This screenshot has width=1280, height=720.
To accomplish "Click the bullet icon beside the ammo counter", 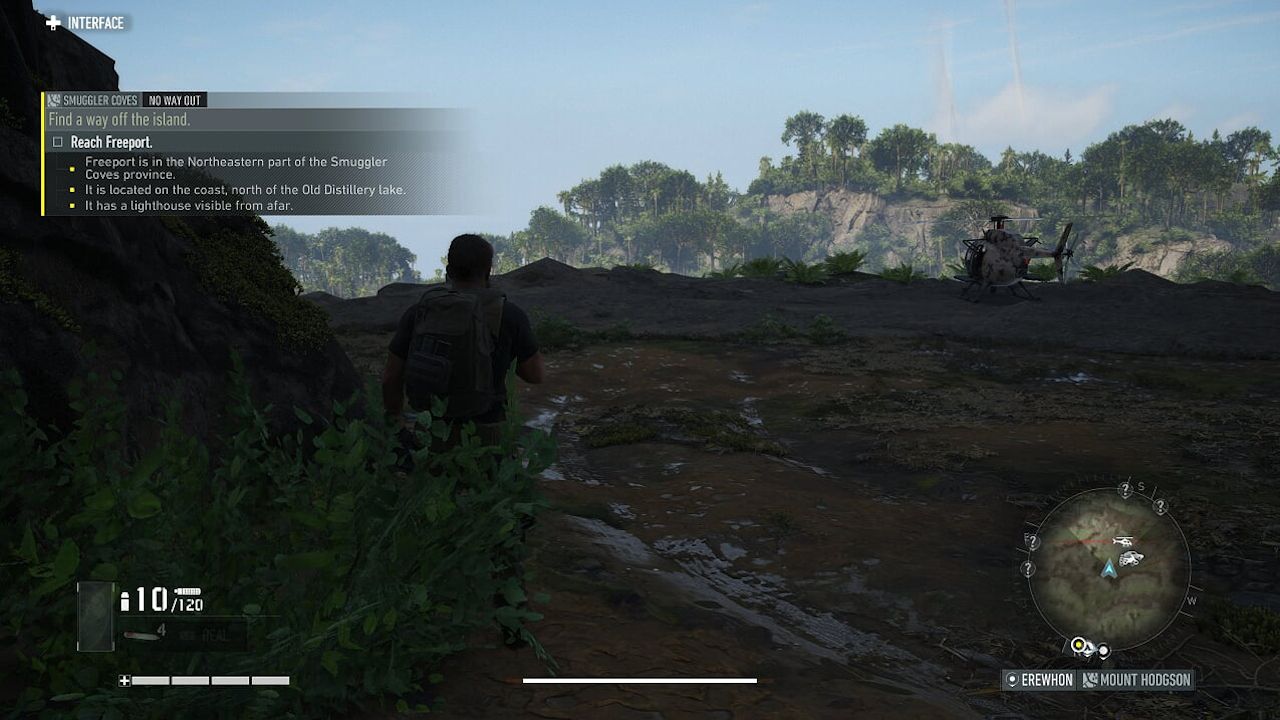I will [125, 603].
